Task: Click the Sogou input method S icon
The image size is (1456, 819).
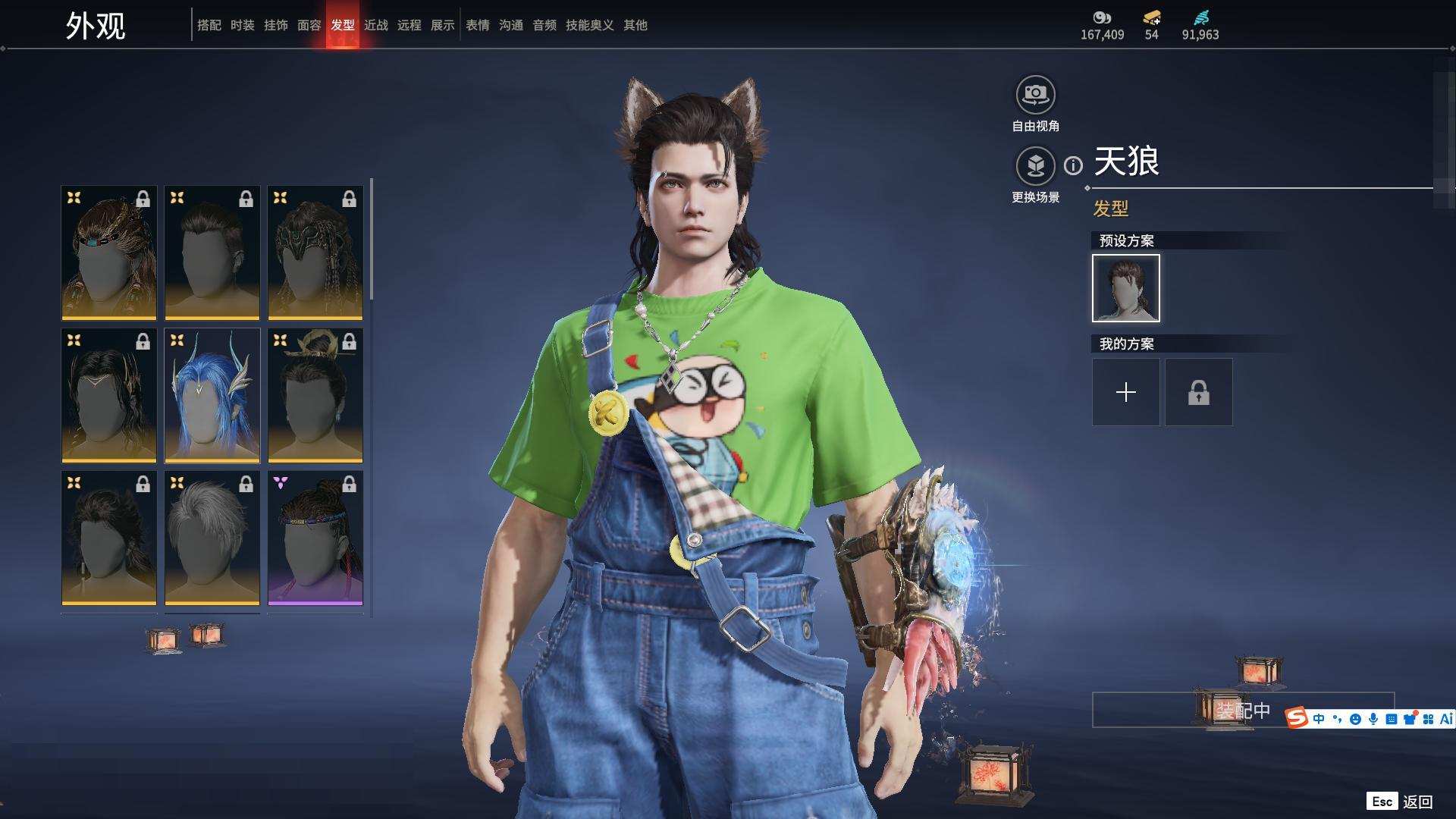Action: 1297,717
